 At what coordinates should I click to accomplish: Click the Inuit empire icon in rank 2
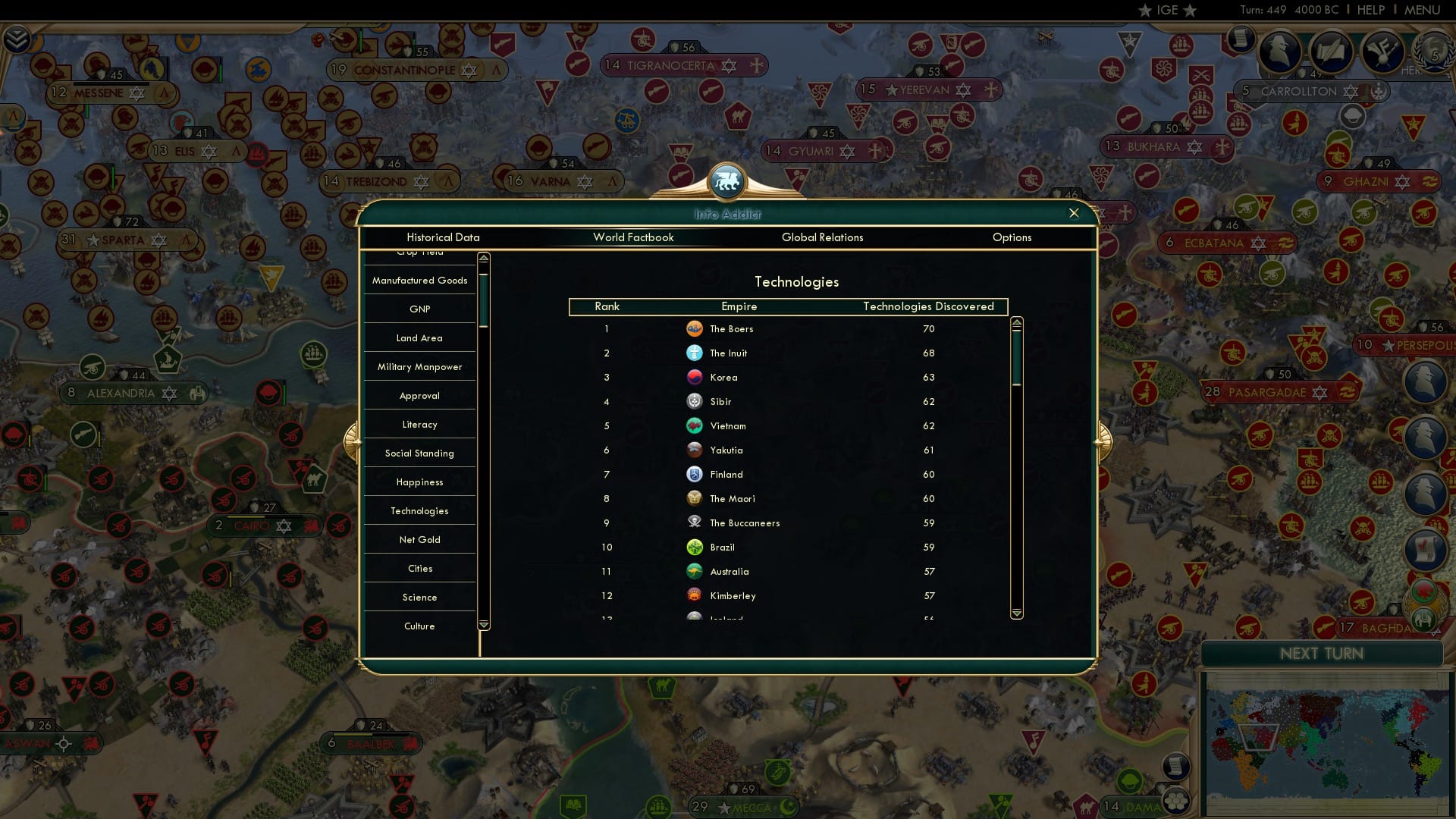pyautogui.click(x=696, y=353)
